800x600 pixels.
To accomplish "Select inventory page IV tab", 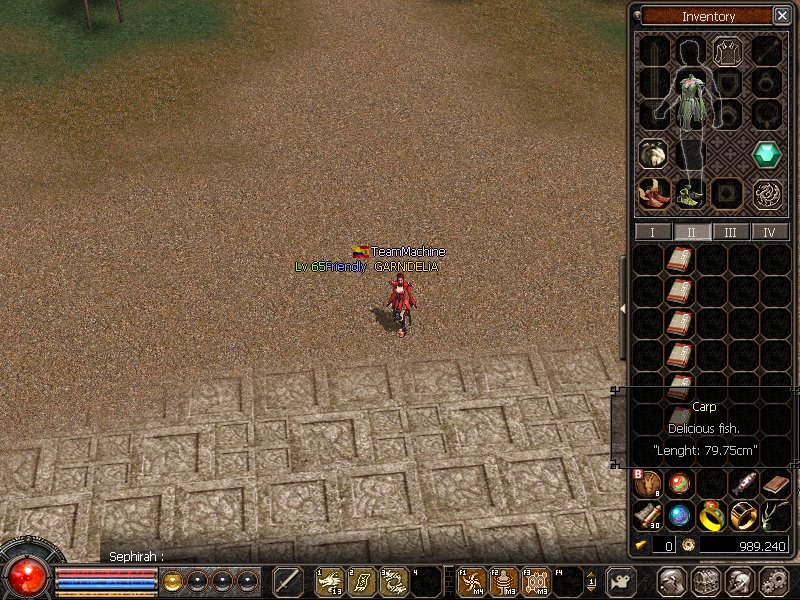I will (769, 232).
